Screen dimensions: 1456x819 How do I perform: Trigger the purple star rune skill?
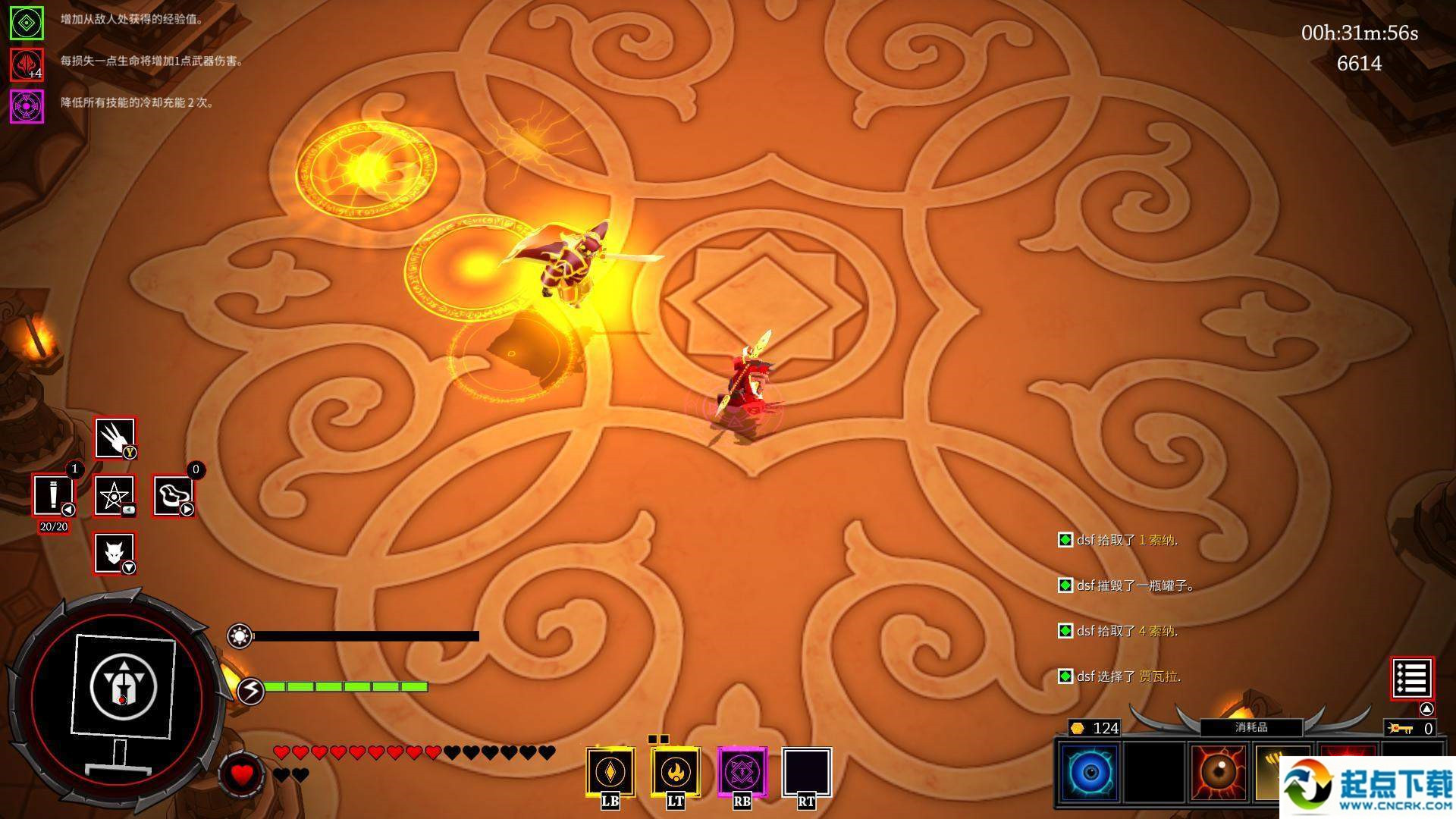coord(742,772)
